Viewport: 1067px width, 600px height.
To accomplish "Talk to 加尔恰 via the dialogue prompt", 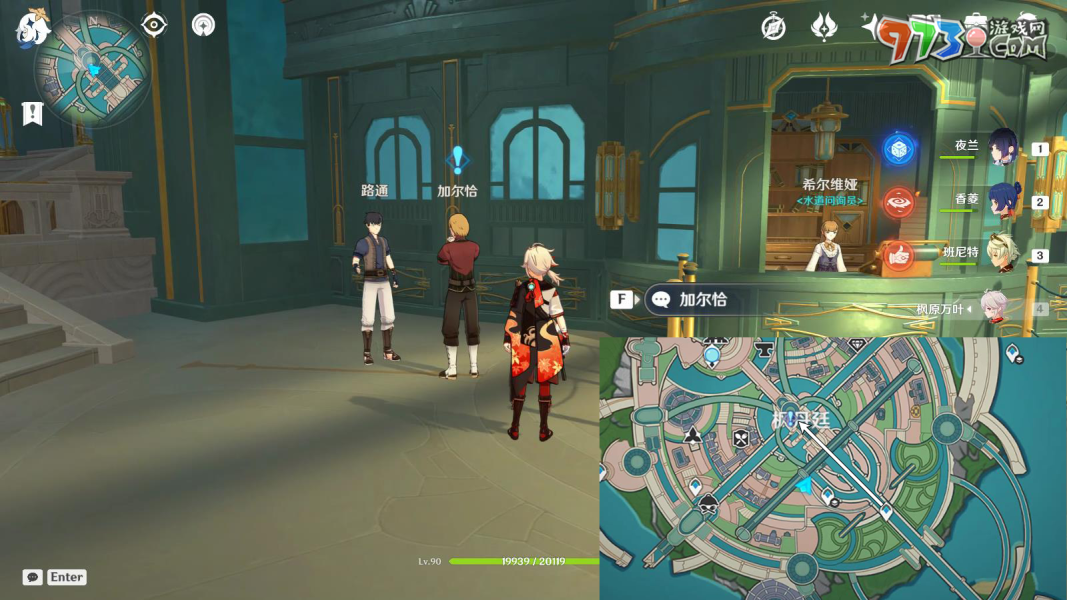I will coord(701,300).
